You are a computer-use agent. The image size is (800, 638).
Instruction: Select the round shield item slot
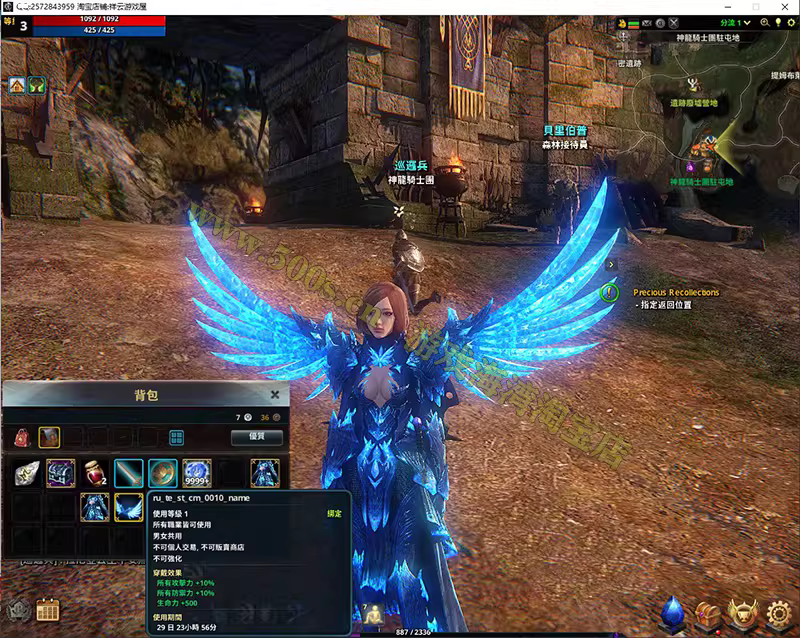click(x=163, y=473)
